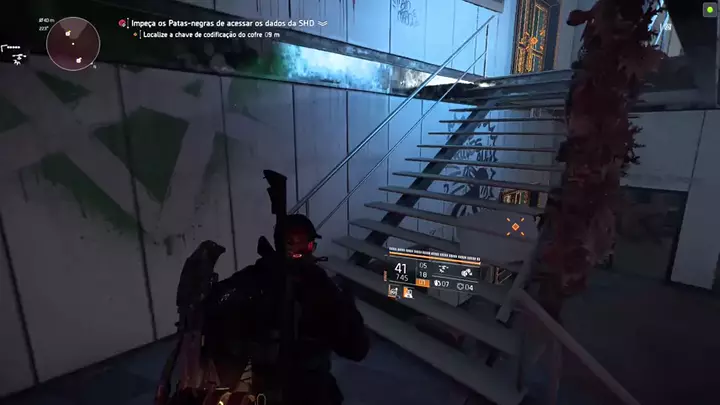Viewport: 720px width, 405px height.
Task: Select the Patas-negras mission objective tracker
Action: (x=223, y=21)
